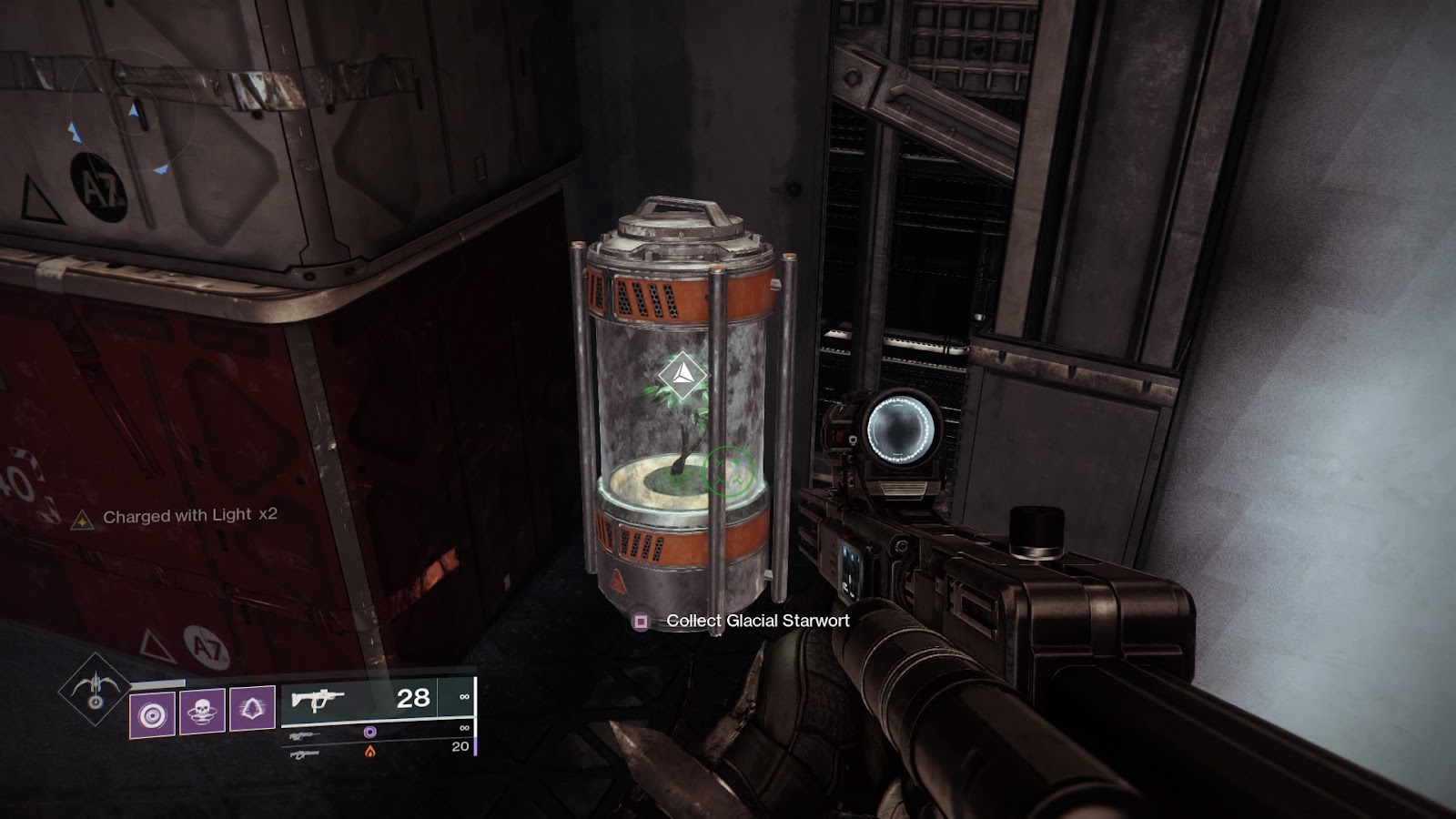Viewport: 1456px width, 819px height.
Task: Click the Collect Glacial Starwort text
Action: tap(755, 622)
